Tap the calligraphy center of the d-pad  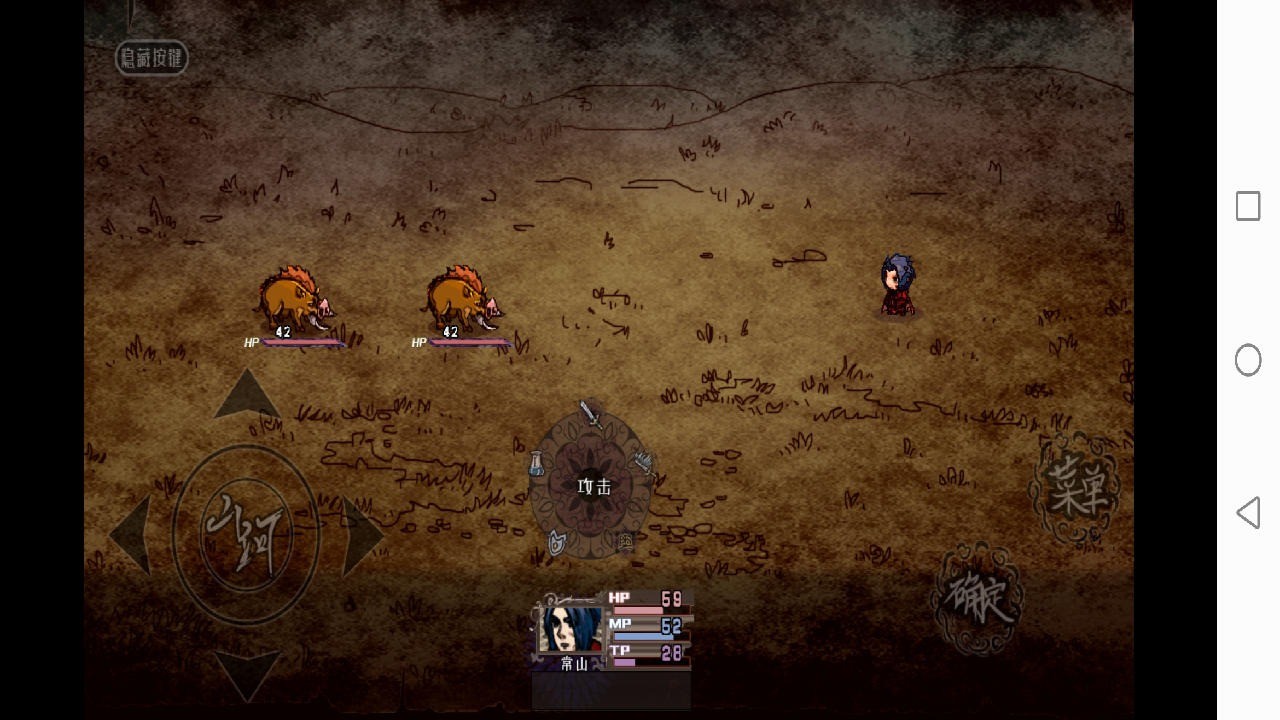(246, 531)
